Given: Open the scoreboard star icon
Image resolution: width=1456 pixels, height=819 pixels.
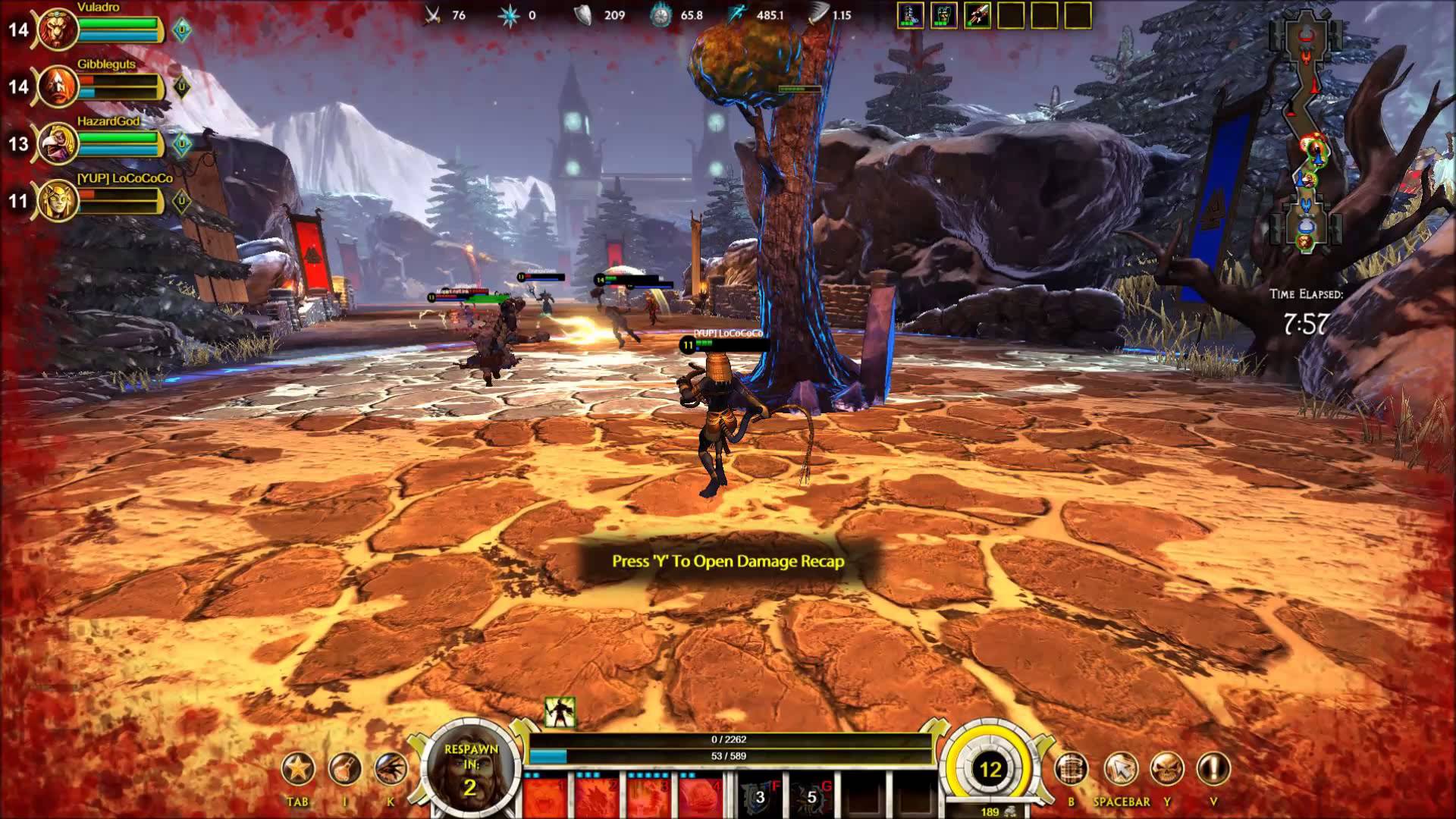Looking at the screenshot, I should pyautogui.click(x=298, y=770).
